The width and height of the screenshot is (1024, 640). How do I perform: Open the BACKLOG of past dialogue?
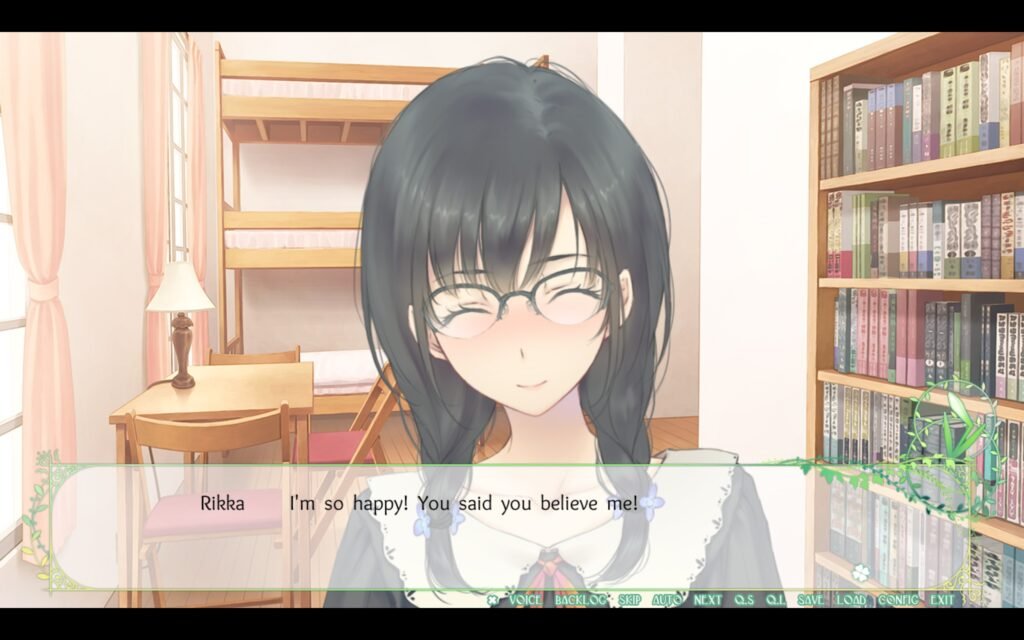(580, 600)
